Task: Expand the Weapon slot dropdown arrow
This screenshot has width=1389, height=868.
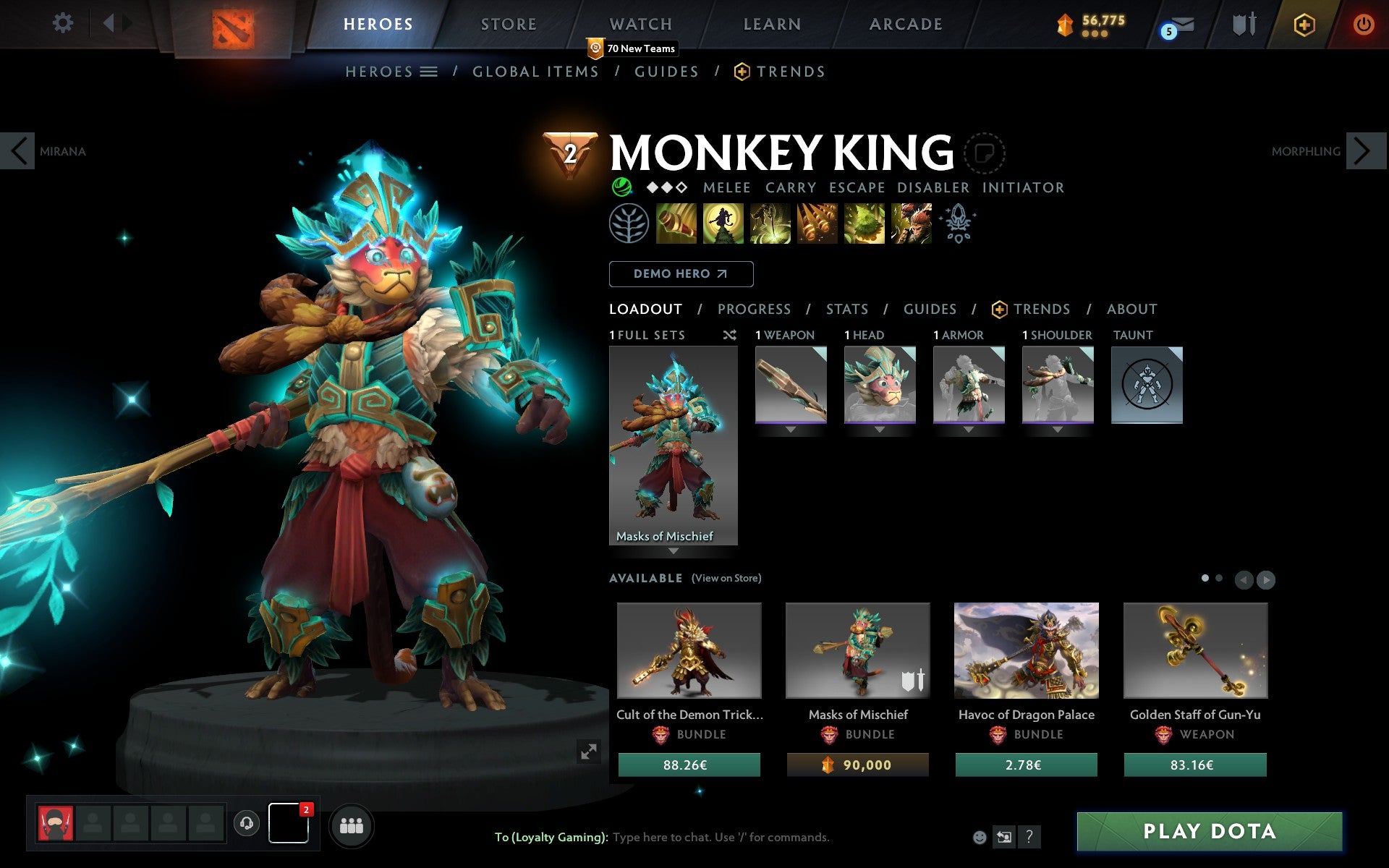Action: (x=789, y=429)
